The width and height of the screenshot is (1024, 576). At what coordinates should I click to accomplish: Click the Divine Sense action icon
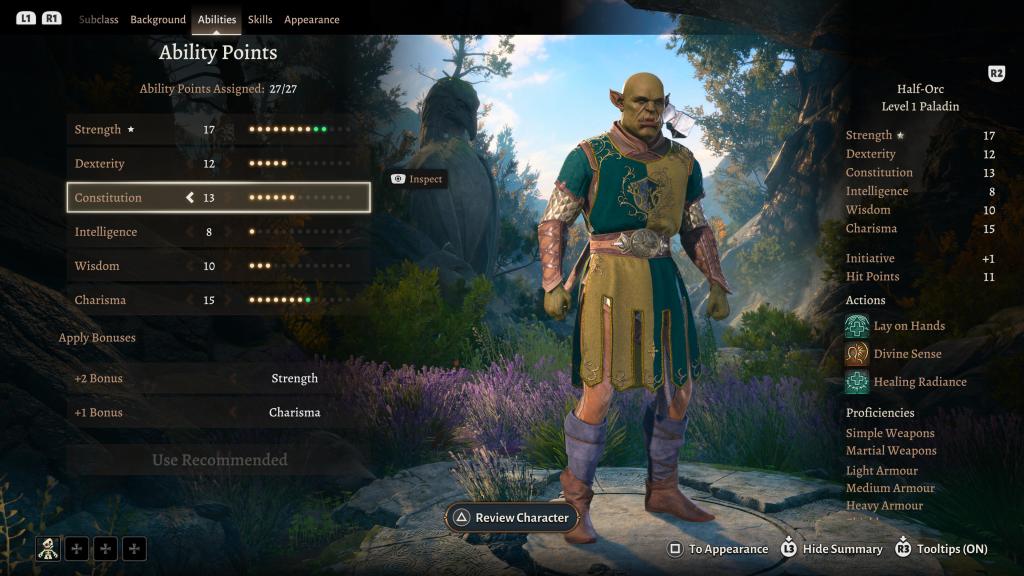tap(857, 354)
